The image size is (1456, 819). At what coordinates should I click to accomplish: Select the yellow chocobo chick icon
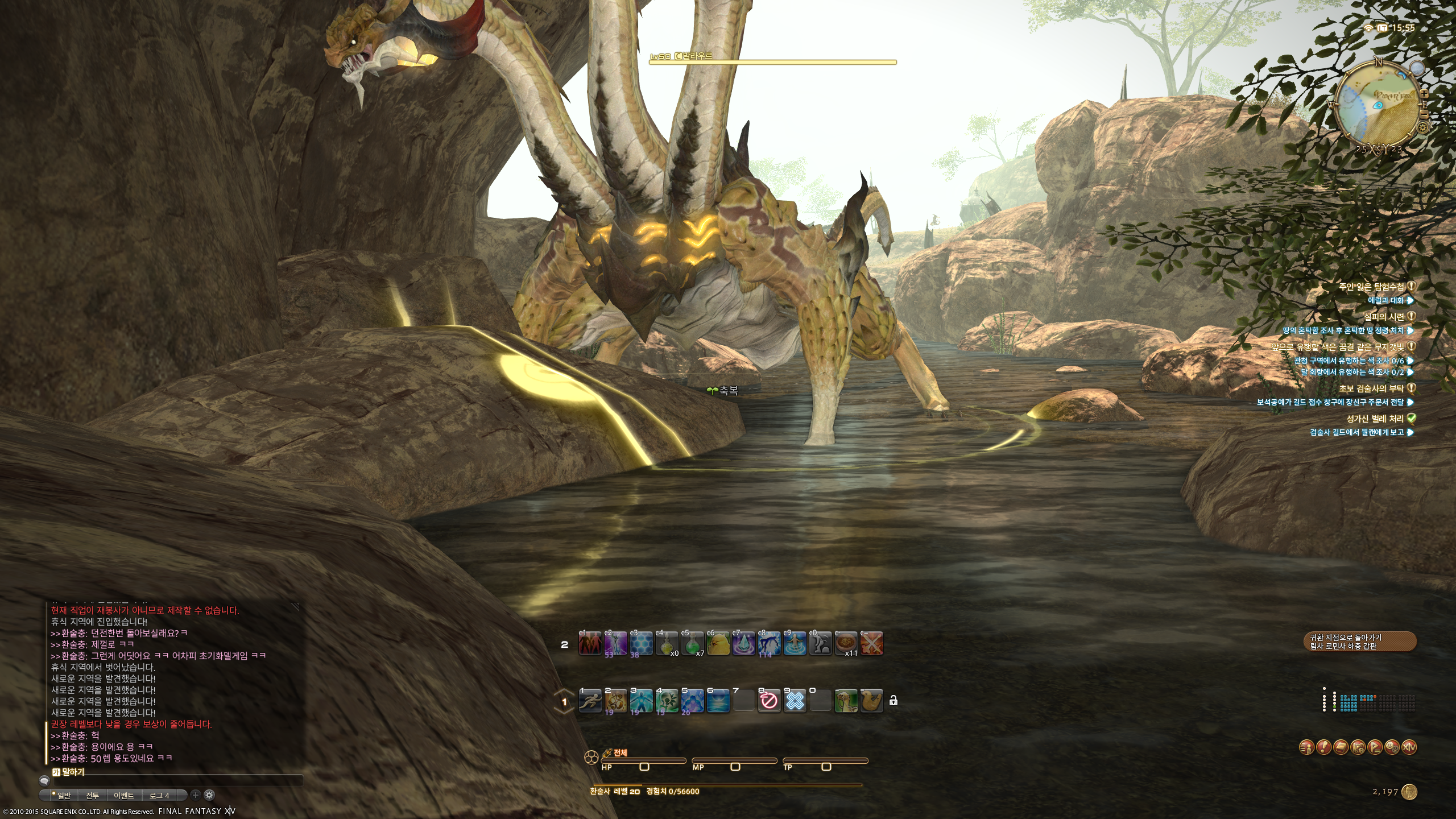718,644
